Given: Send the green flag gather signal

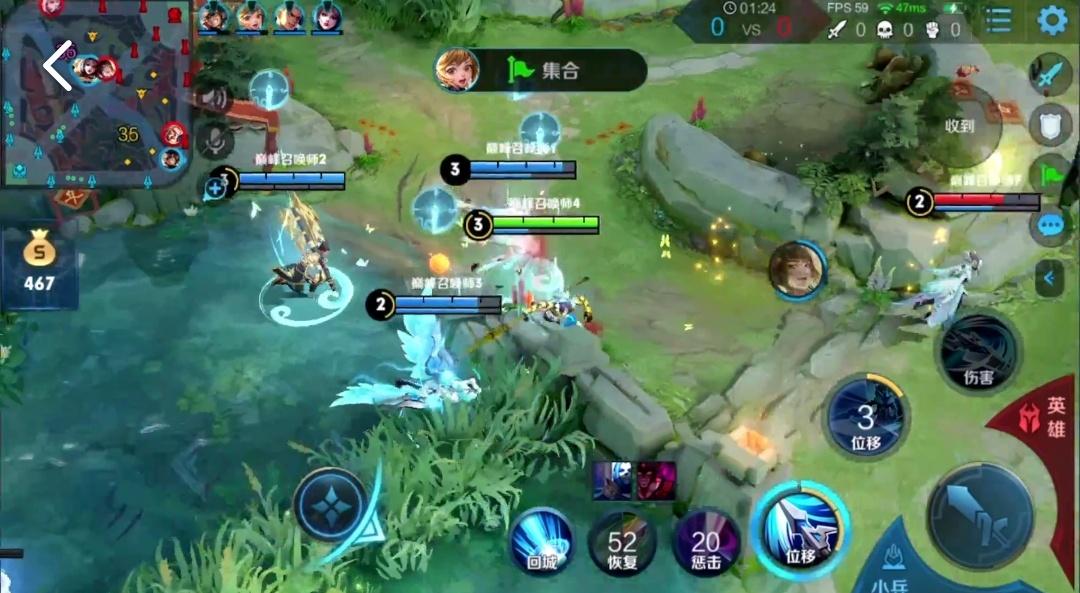Looking at the screenshot, I should pos(1050,174).
